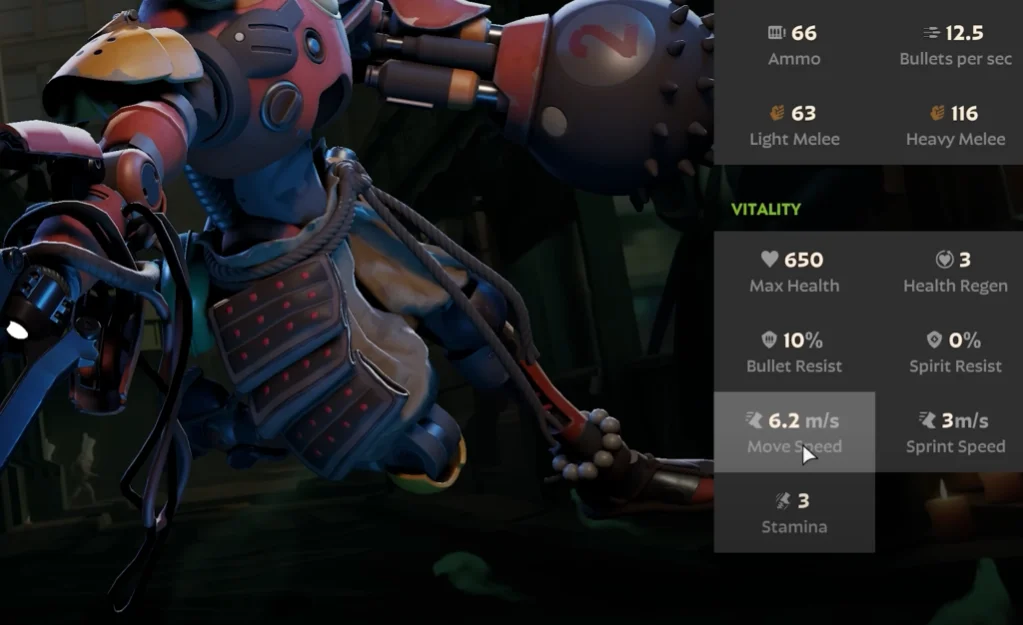Select the Health Regen stat
This screenshot has width=1023, height=625.
coord(955,271)
